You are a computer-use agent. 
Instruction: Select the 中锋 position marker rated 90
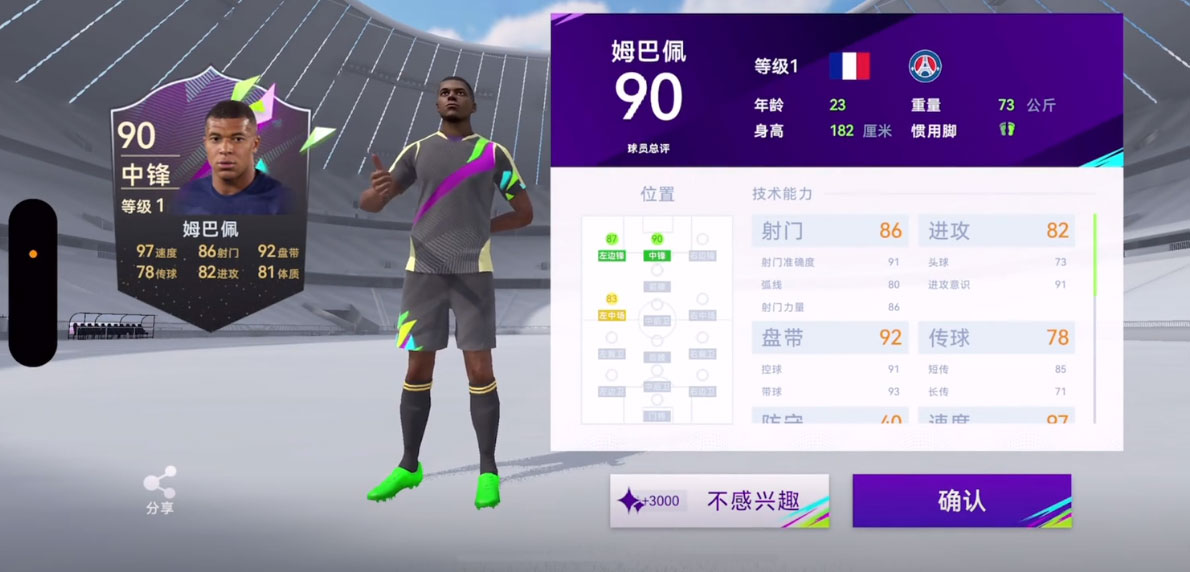pos(657,248)
